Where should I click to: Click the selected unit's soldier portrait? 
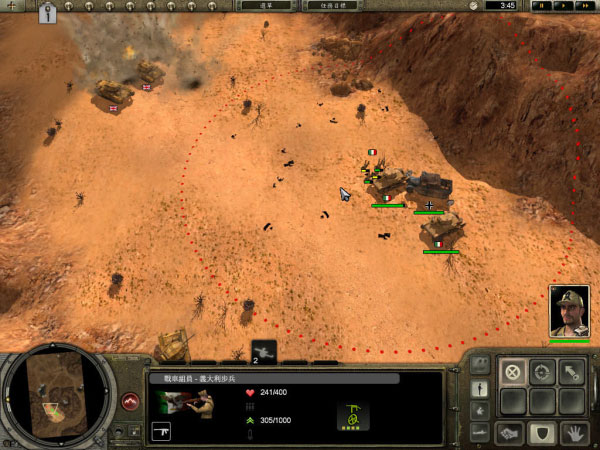pos(187,402)
